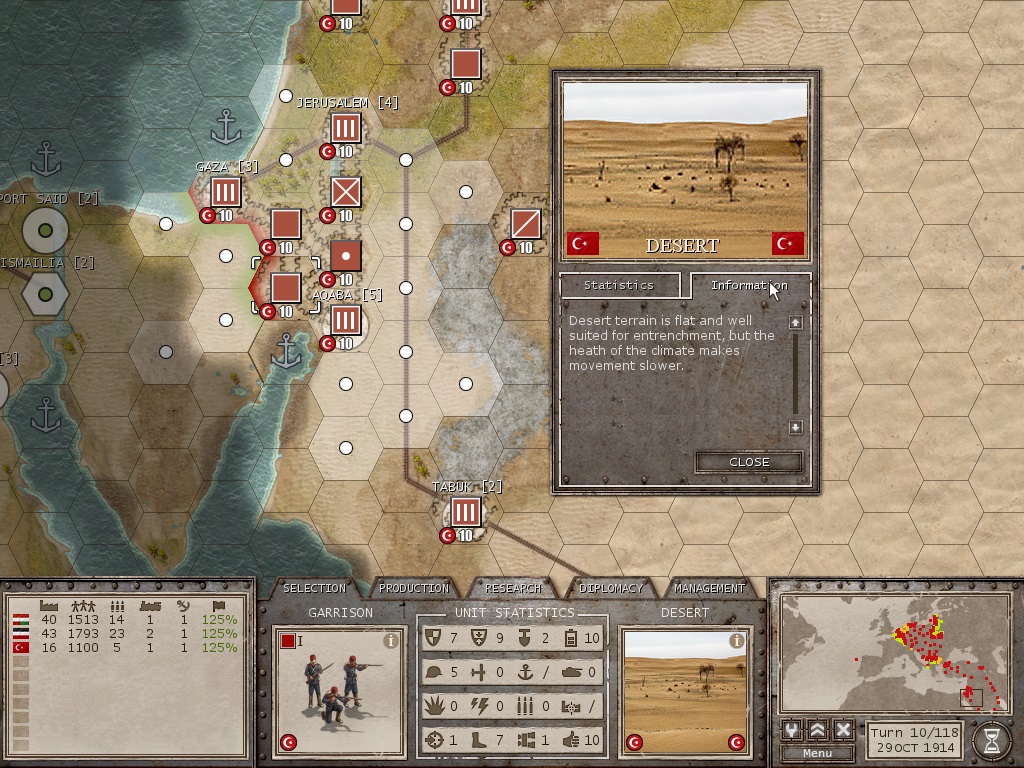Click the wrench icon button
This screenshot has height=768, width=1024.
coord(792,730)
